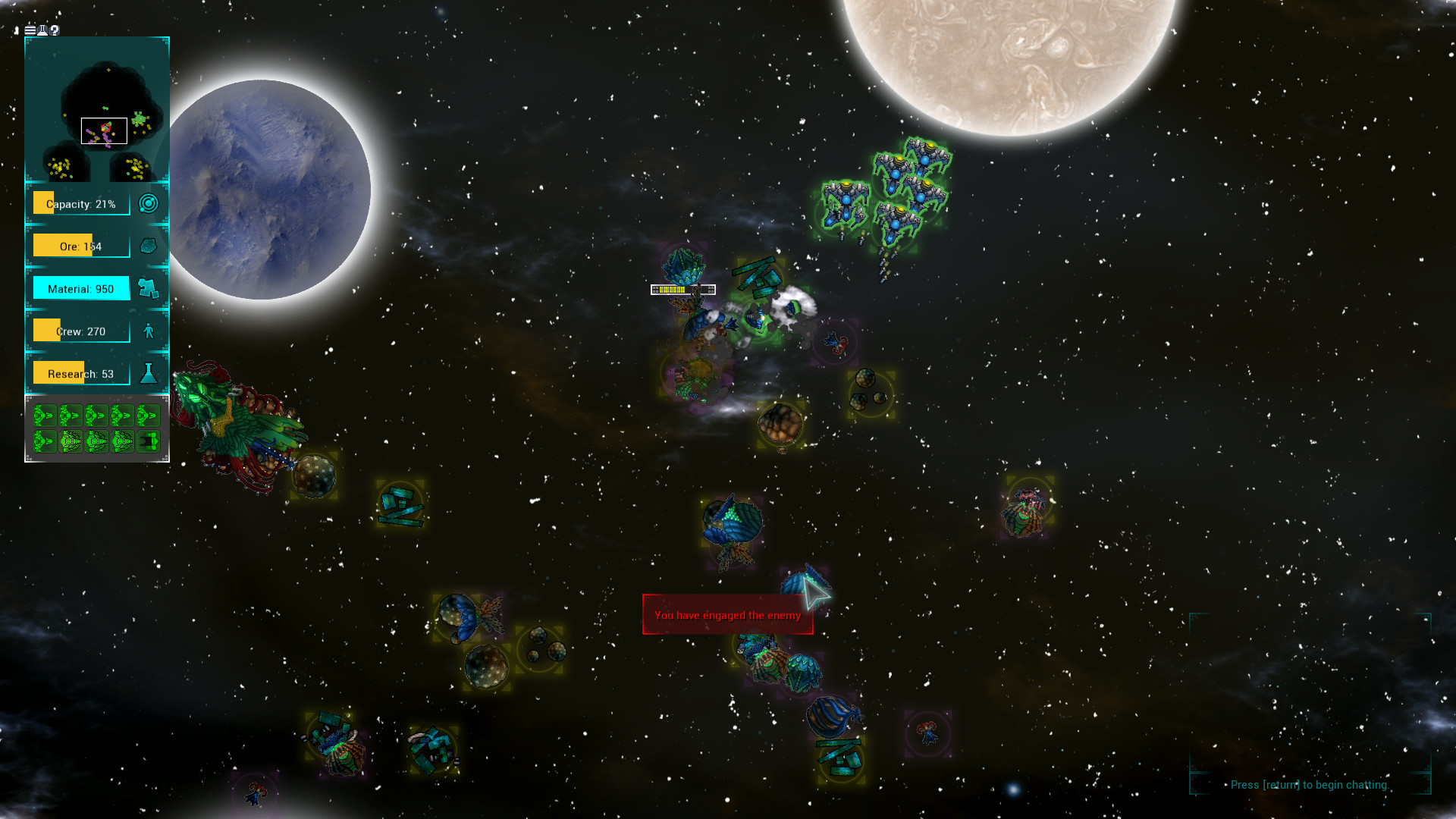
Task: Click the Crew person icon
Action: 149,330
